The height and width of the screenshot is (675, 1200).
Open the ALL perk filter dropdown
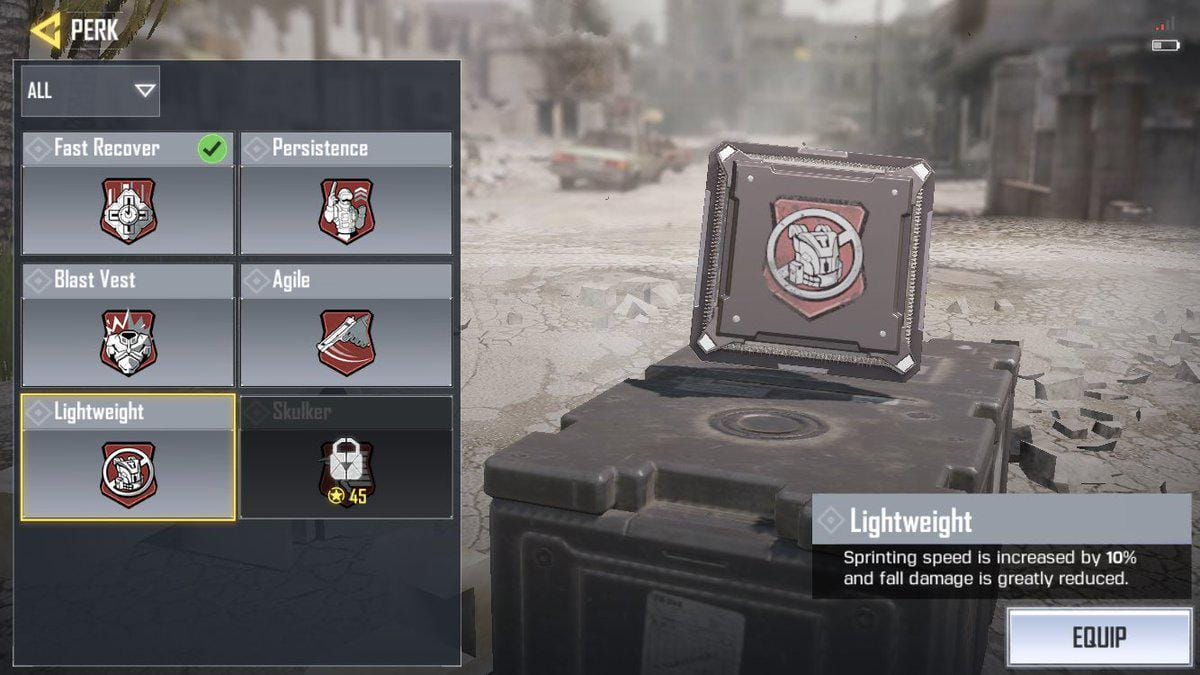(91, 91)
